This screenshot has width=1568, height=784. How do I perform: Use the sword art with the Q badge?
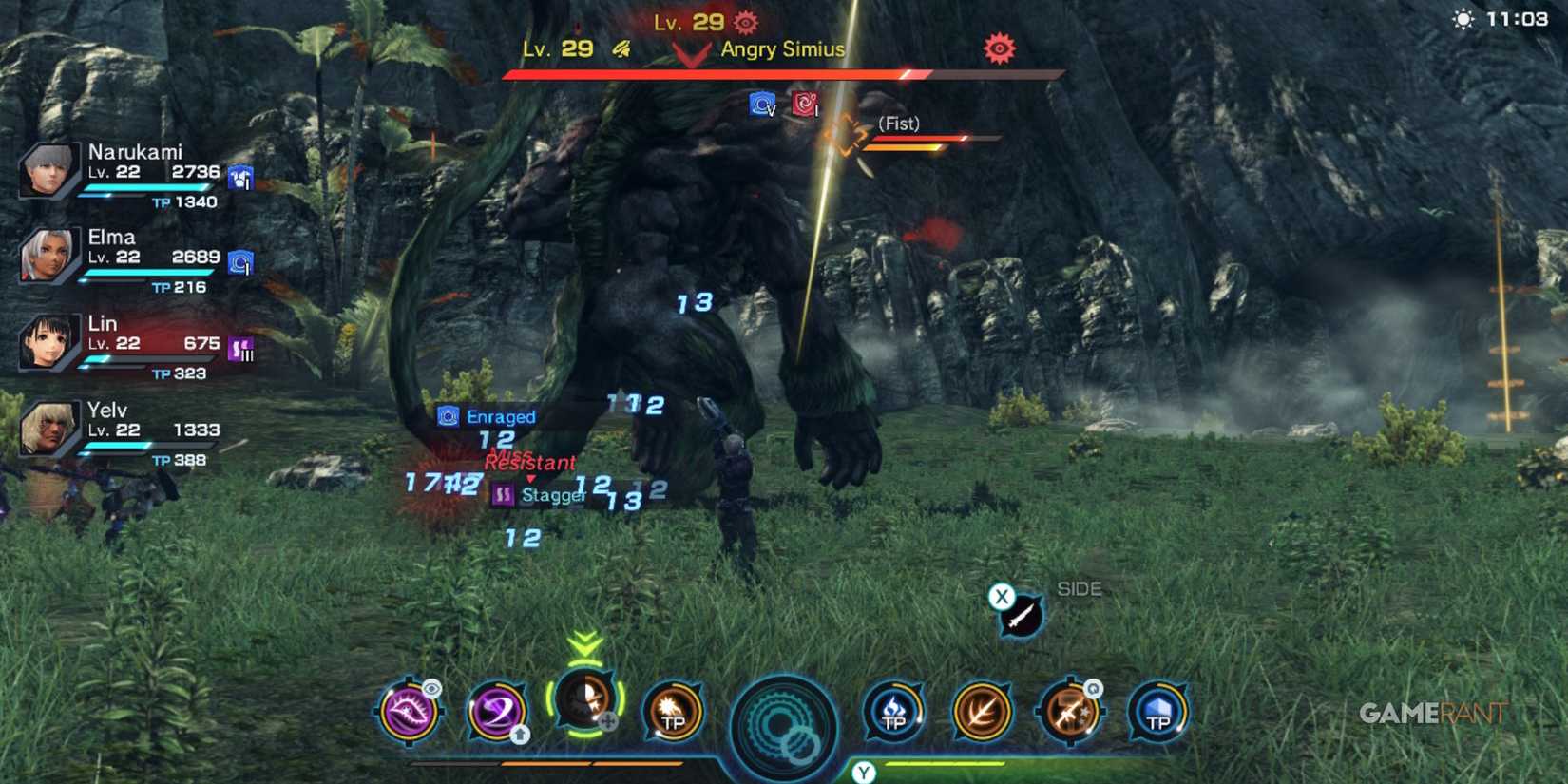(1070, 713)
